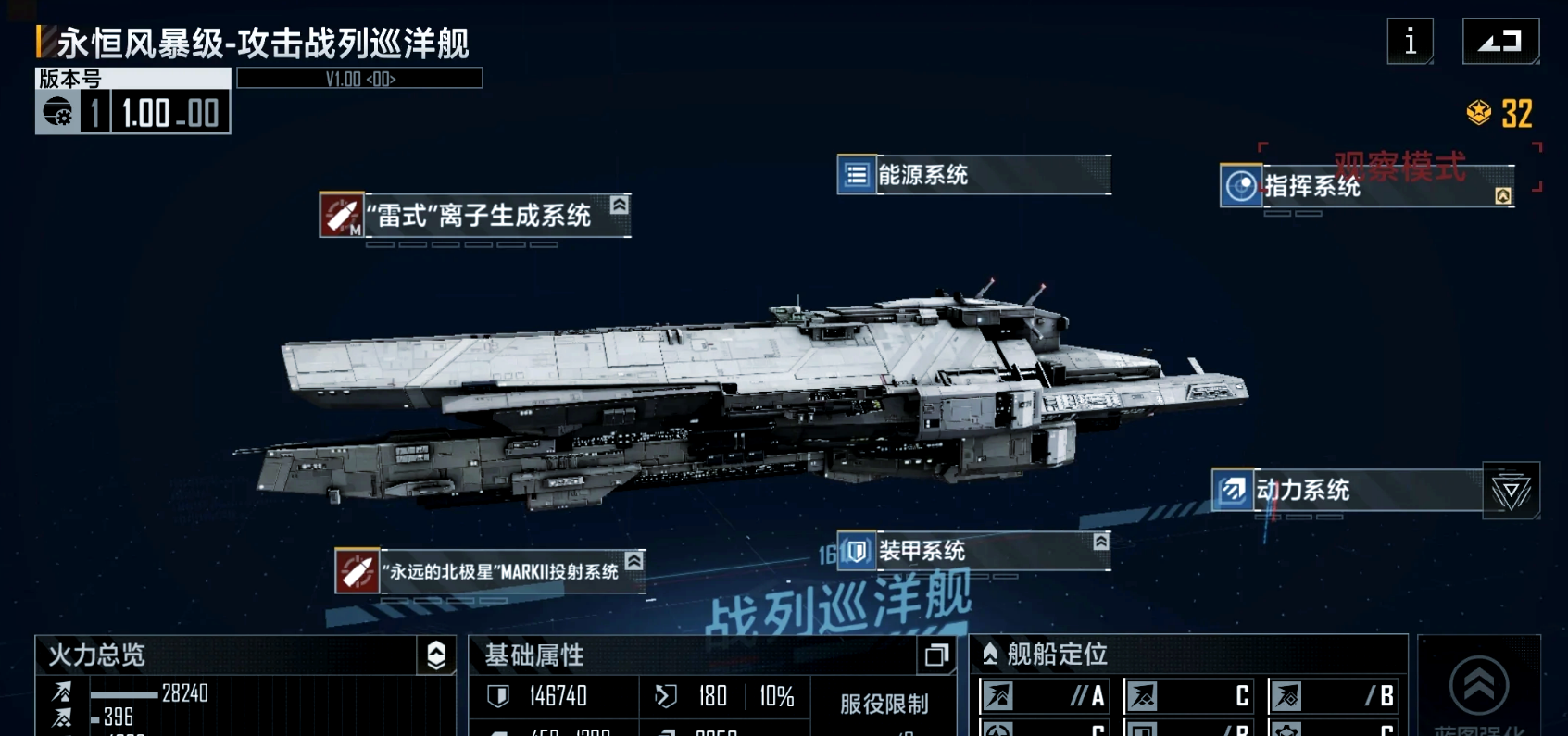Click the V1.00 version selector bar
This screenshot has height=736, width=1568.
pos(359,79)
